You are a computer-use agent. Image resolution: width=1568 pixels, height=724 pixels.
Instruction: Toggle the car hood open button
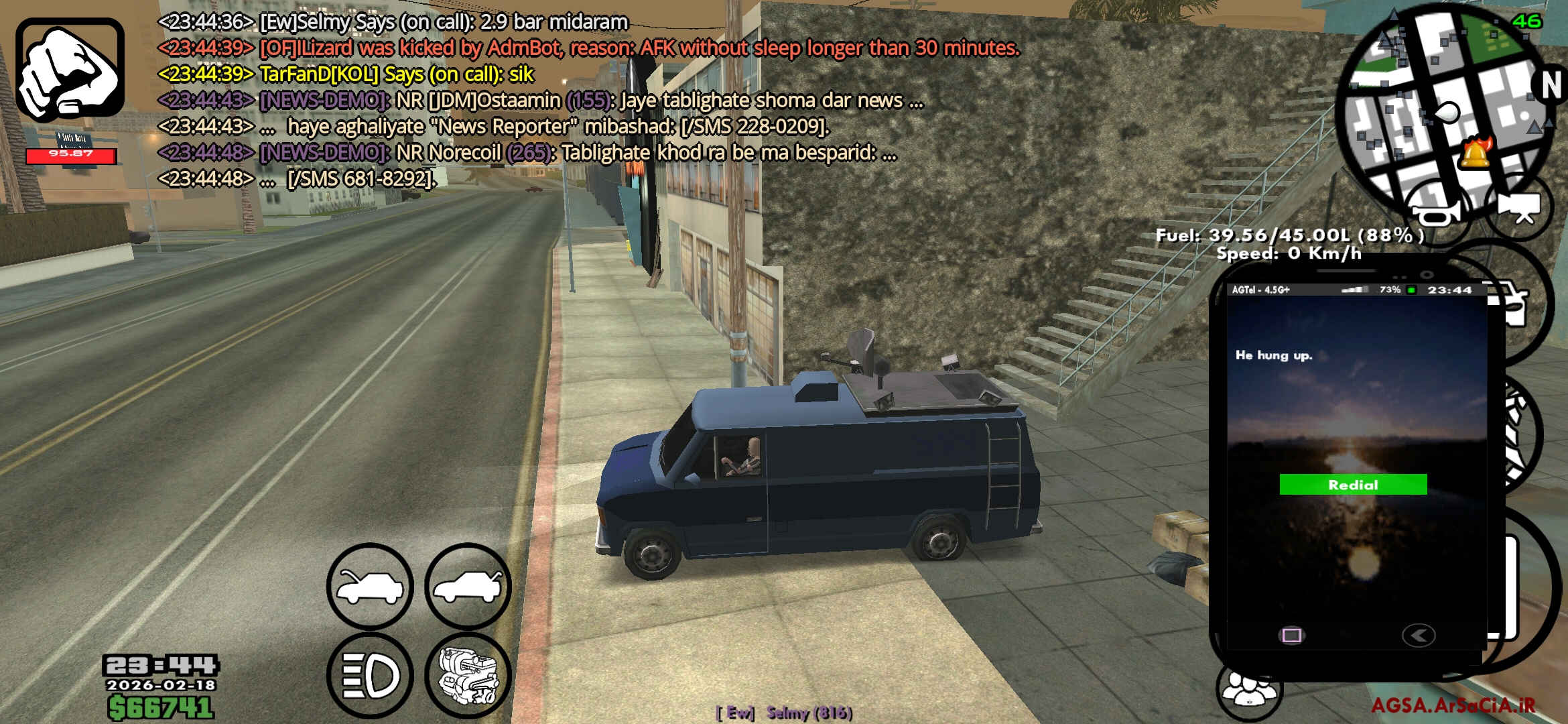370,587
